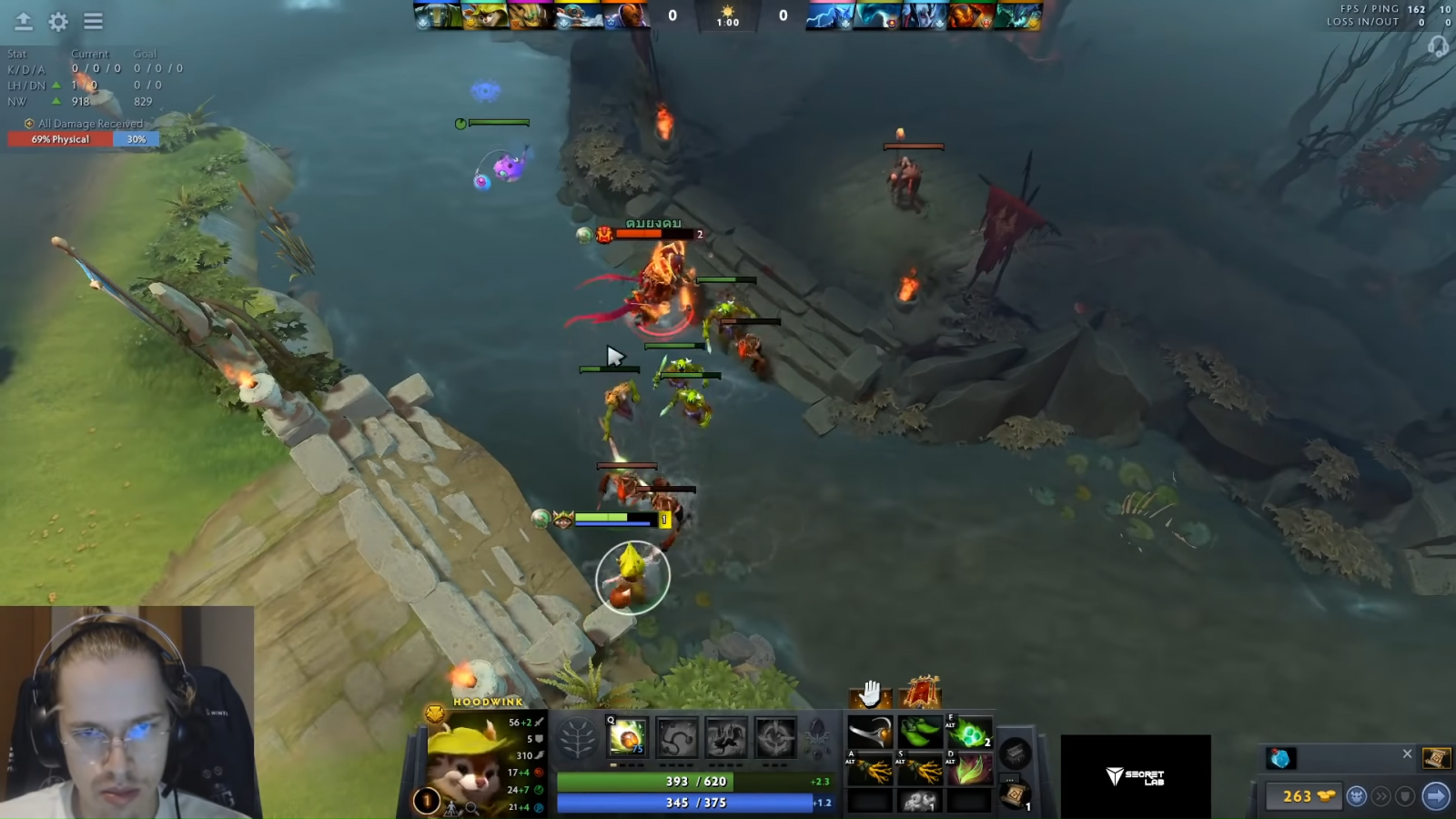This screenshot has width=1456, height=819.
Task: Open Hoodwink's talent tree
Action: [577, 739]
